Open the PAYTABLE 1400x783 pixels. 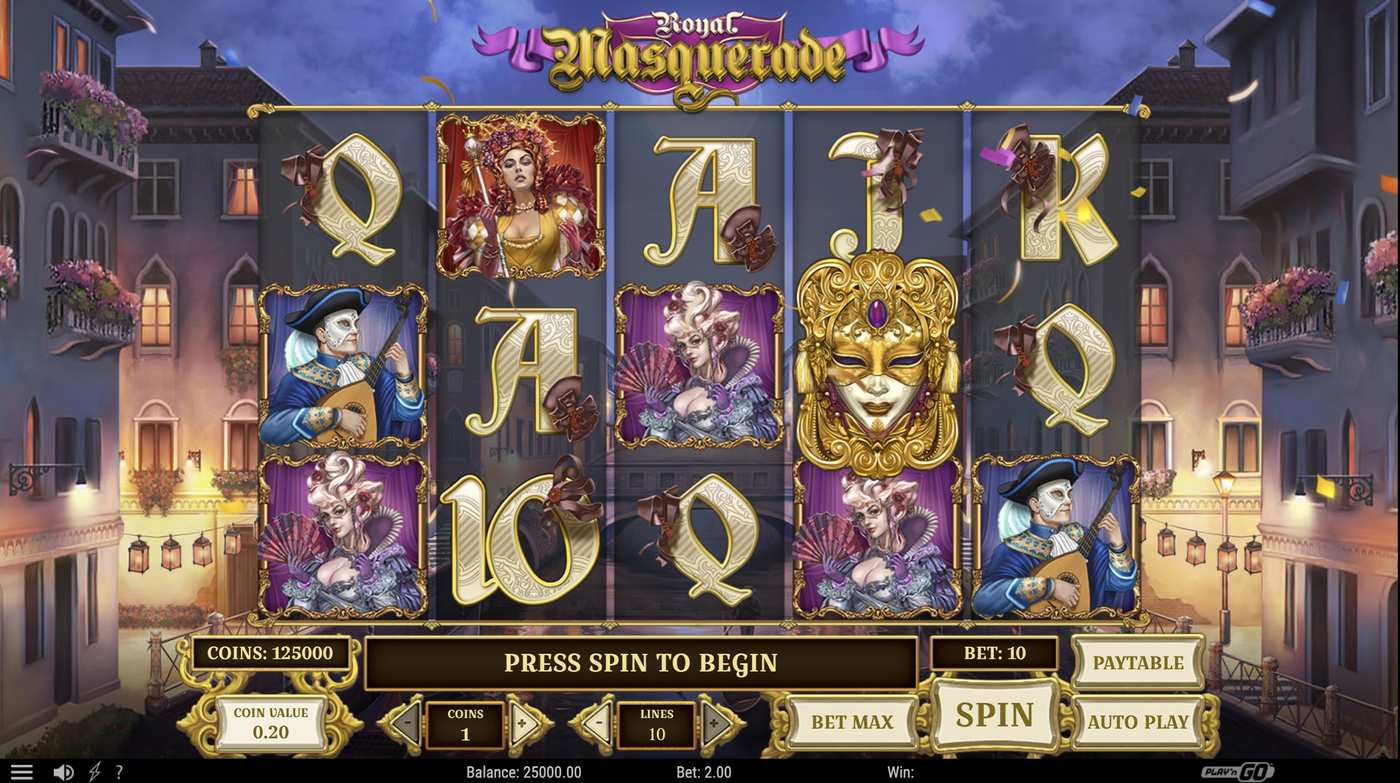click(1137, 662)
